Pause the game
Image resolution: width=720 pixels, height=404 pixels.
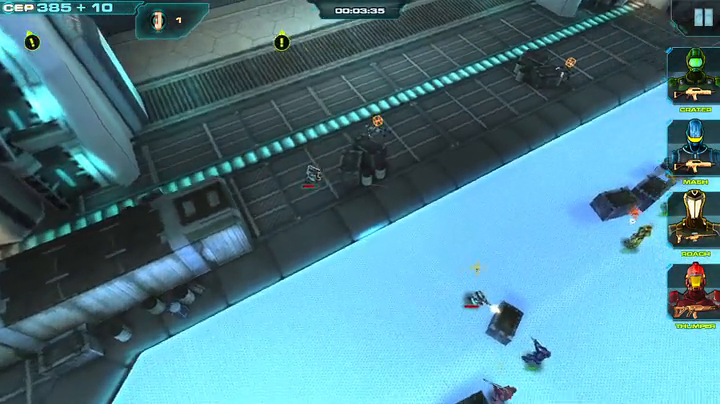pyautogui.click(x=703, y=17)
